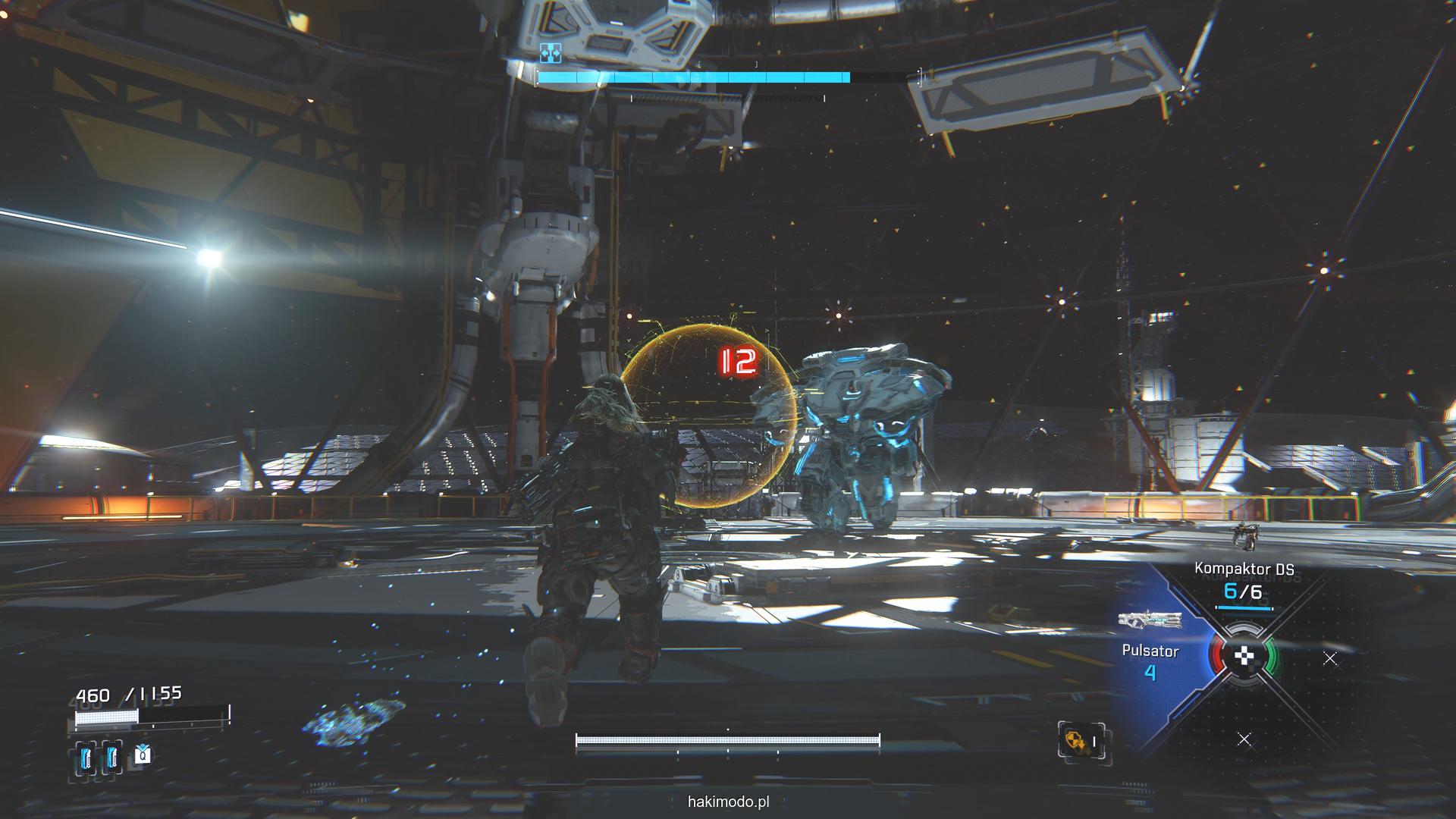
Task: Click the boss marker icon above the blue bar
Action: pyautogui.click(x=550, y=52)
